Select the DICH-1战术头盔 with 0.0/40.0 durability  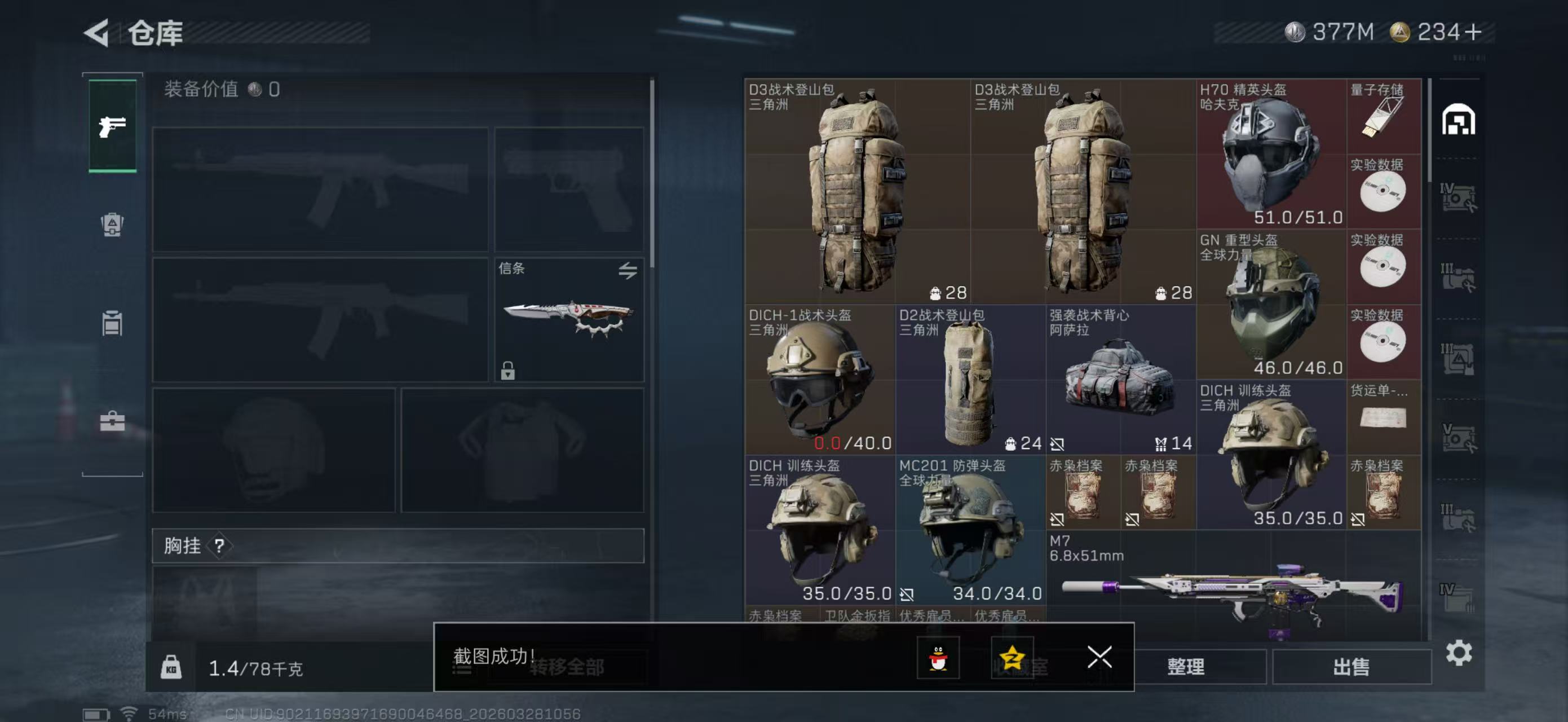click(x=819, y=379)
